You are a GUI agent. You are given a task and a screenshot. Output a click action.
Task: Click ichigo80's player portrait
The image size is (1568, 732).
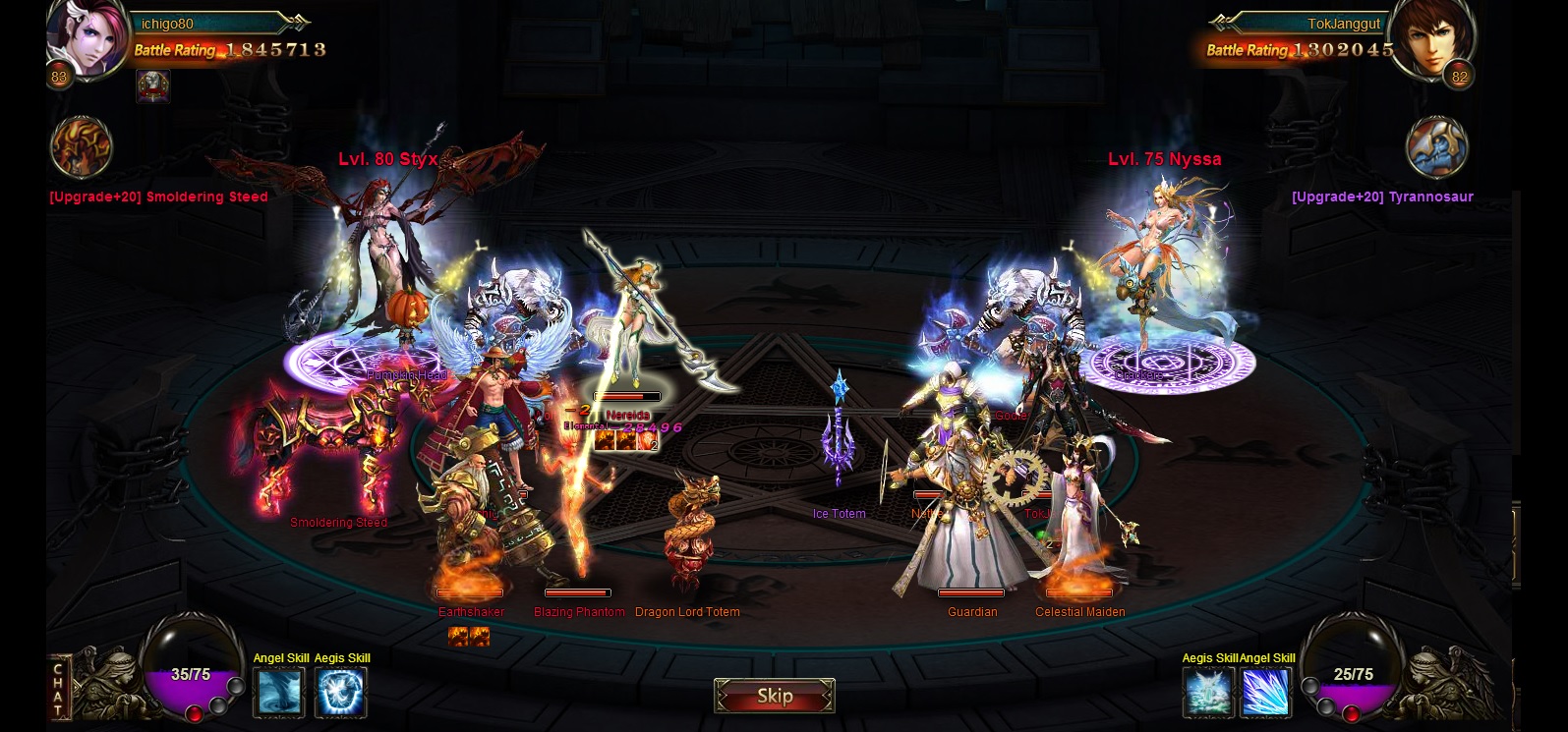(x=88, y=37)
